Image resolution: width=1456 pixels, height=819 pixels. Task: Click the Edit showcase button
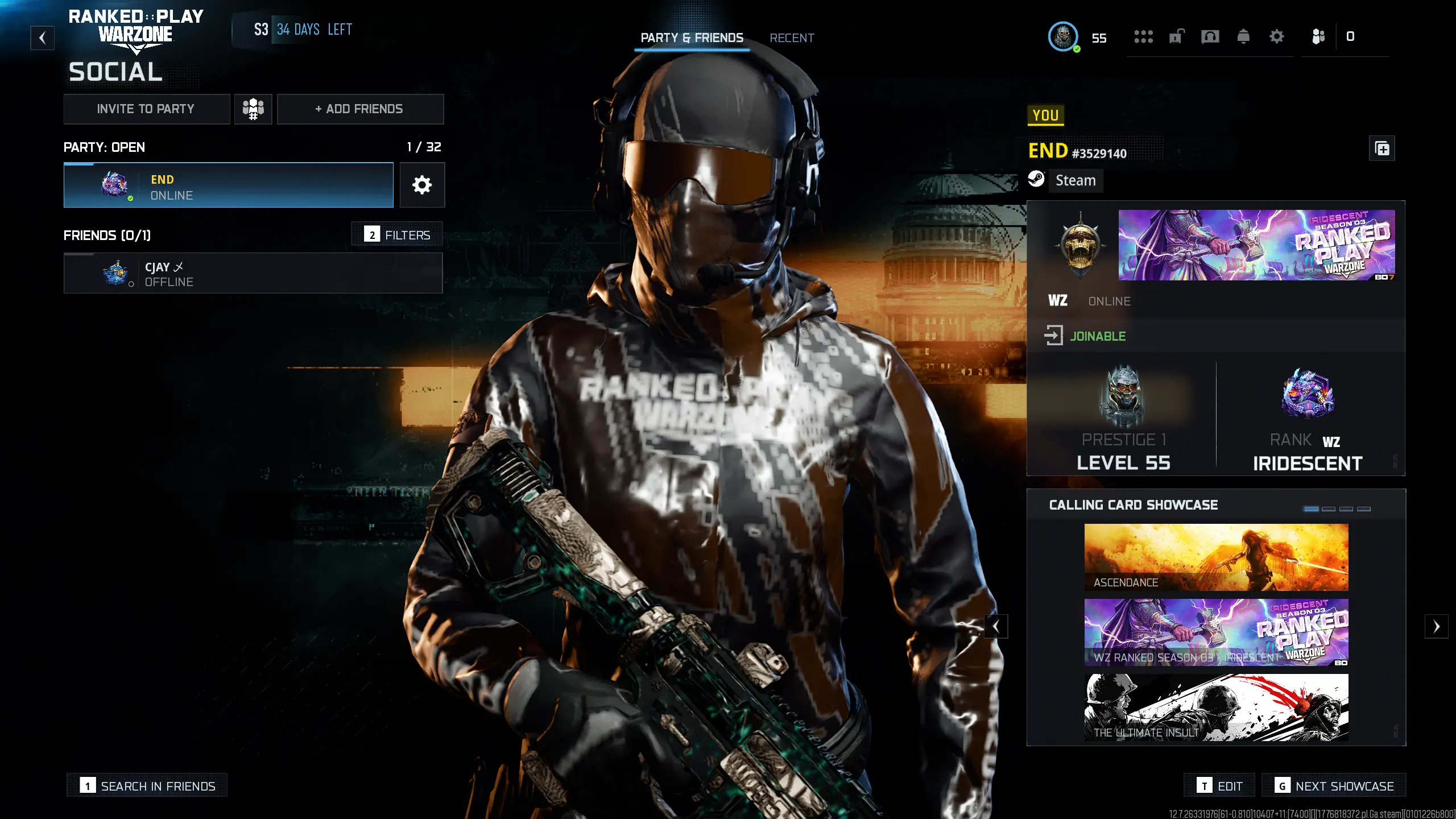[1221, 786]
